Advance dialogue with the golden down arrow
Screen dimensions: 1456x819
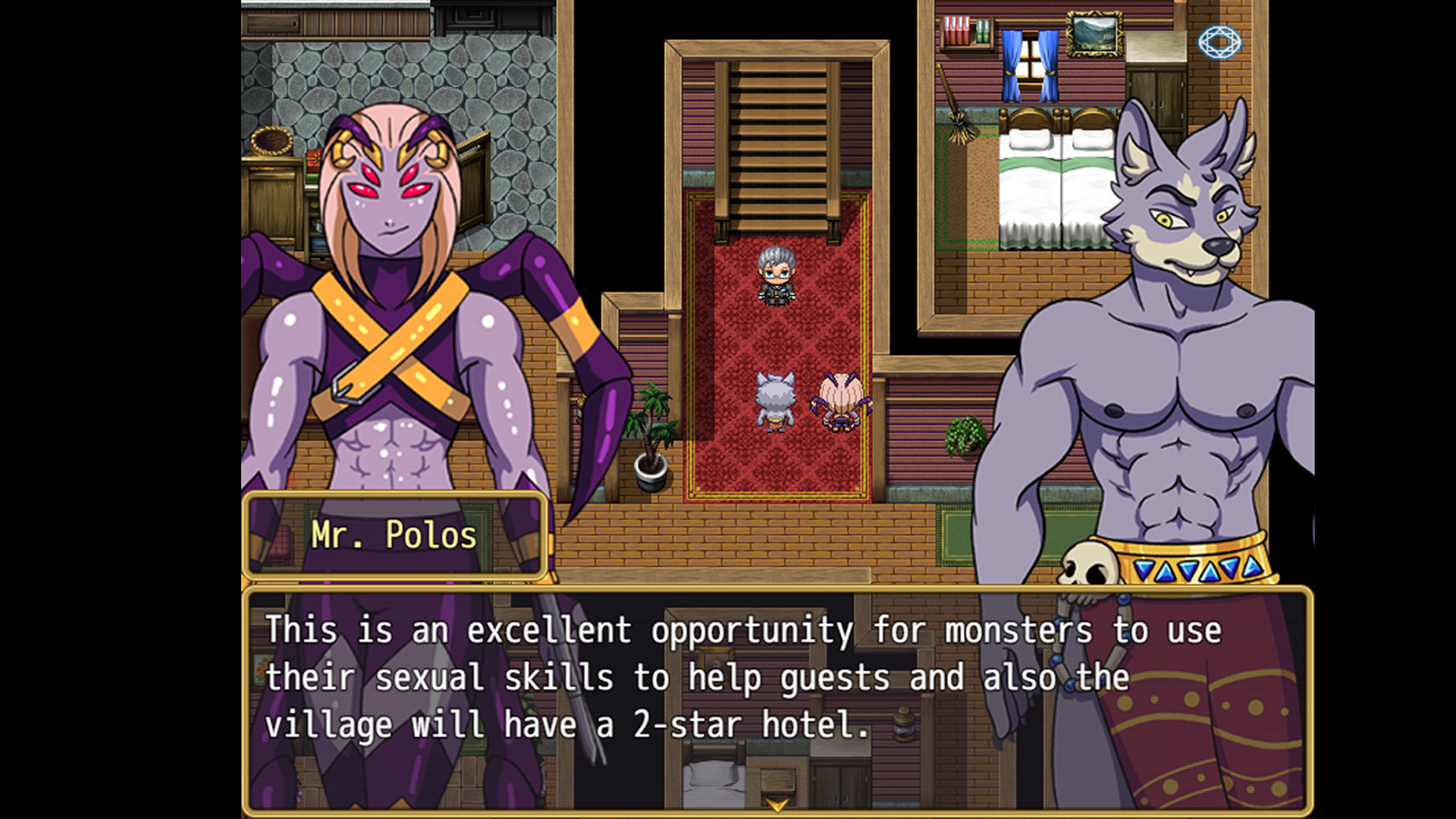(777, 804)
